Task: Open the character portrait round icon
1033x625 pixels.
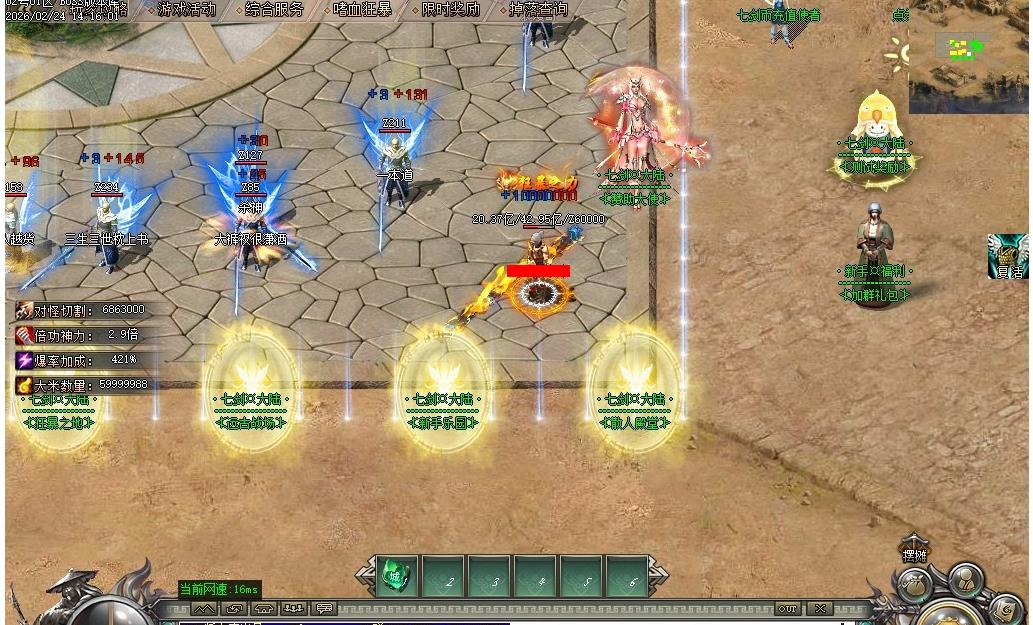Action: pyautogui.click(x=966, y=580)
